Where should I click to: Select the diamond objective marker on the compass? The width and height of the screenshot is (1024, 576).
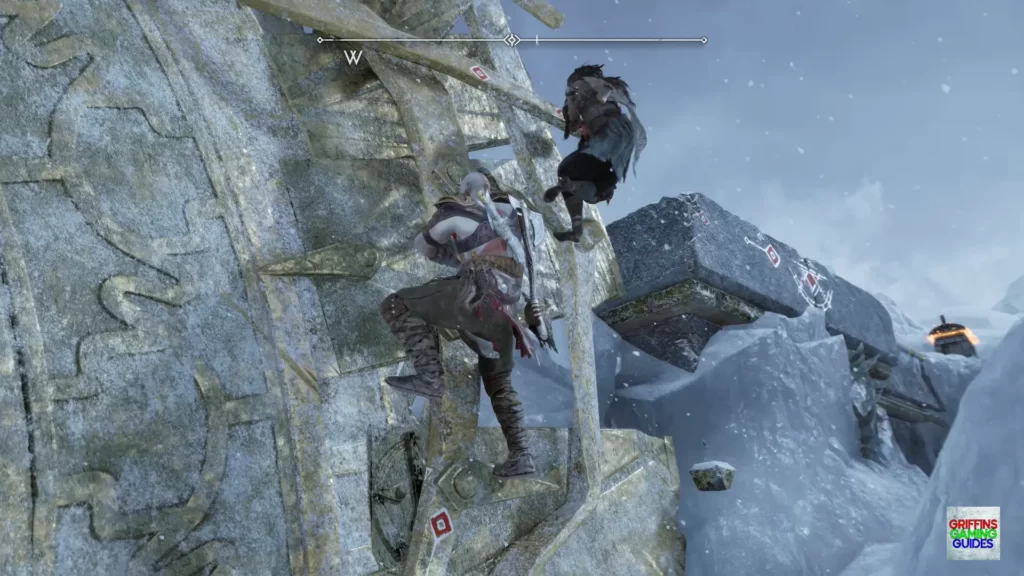[x=512, y=40]
